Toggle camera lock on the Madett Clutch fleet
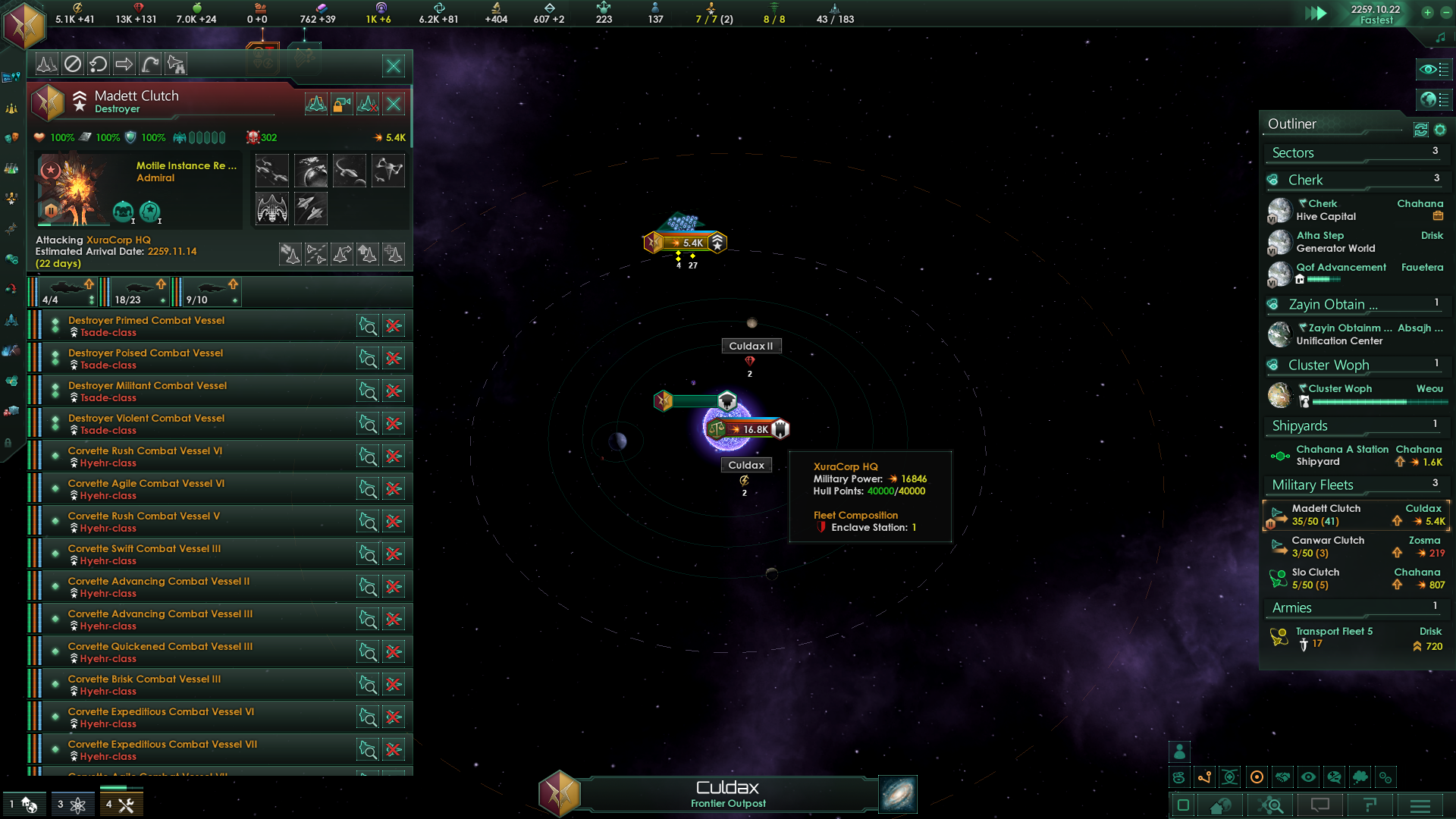Viewport: 1456px width, 819px height. click(342, 104)
